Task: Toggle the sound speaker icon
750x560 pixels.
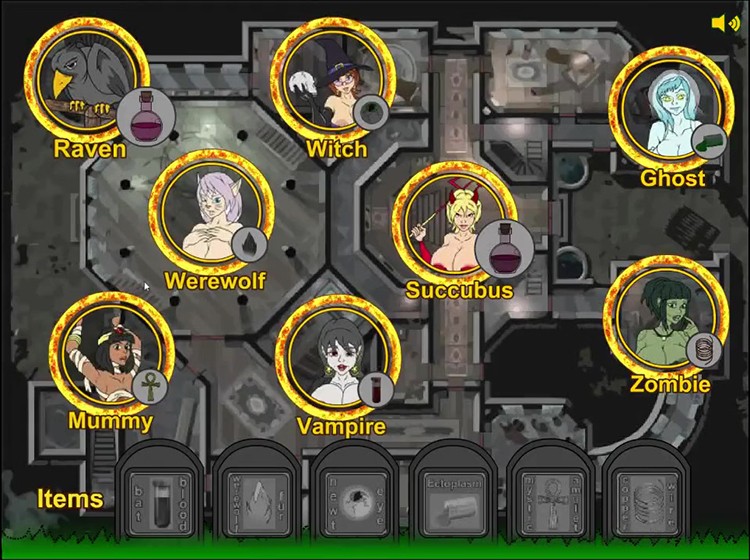Action: [725, 24]
